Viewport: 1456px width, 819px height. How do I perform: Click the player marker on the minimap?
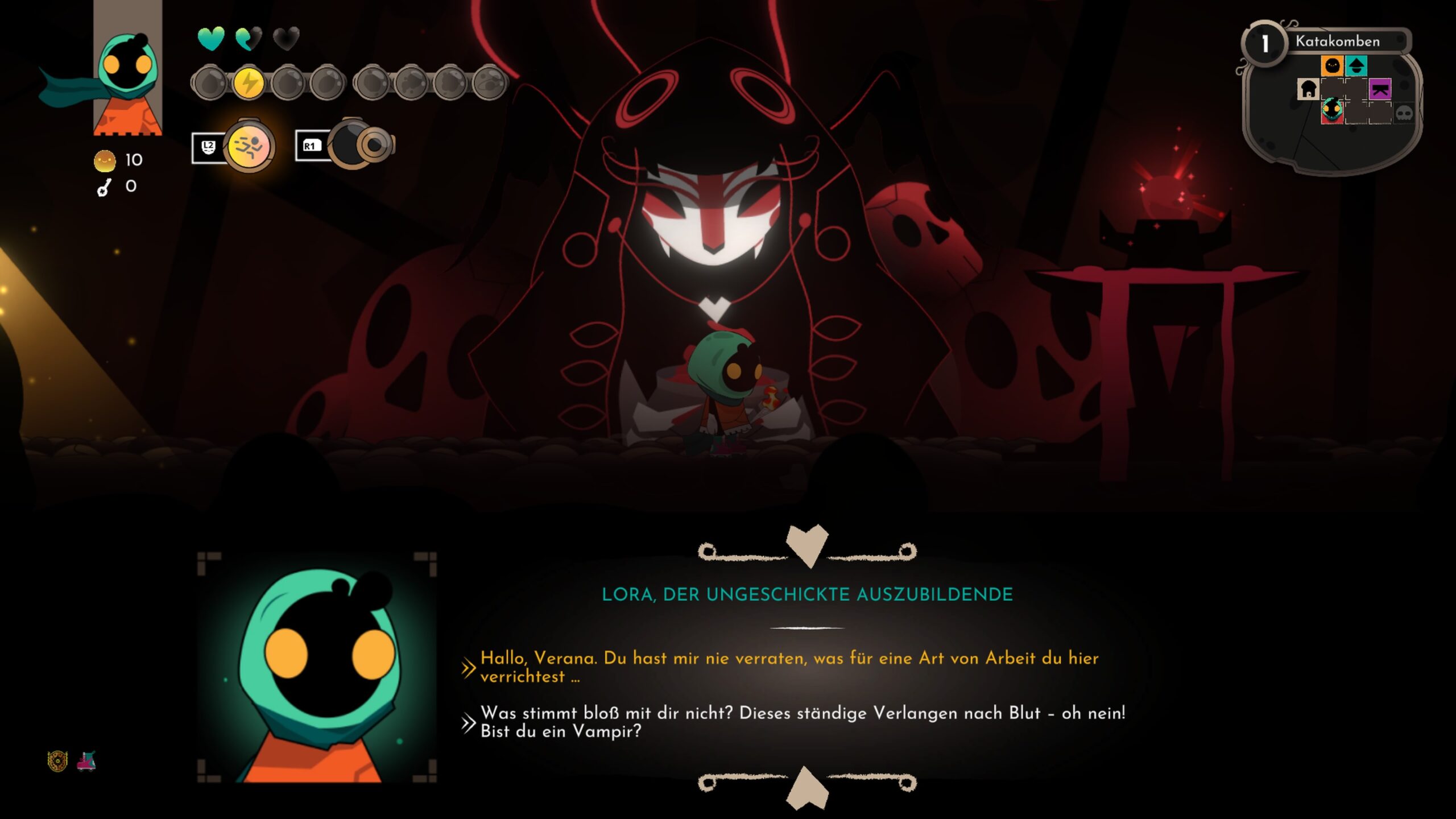pos(1332,110)
